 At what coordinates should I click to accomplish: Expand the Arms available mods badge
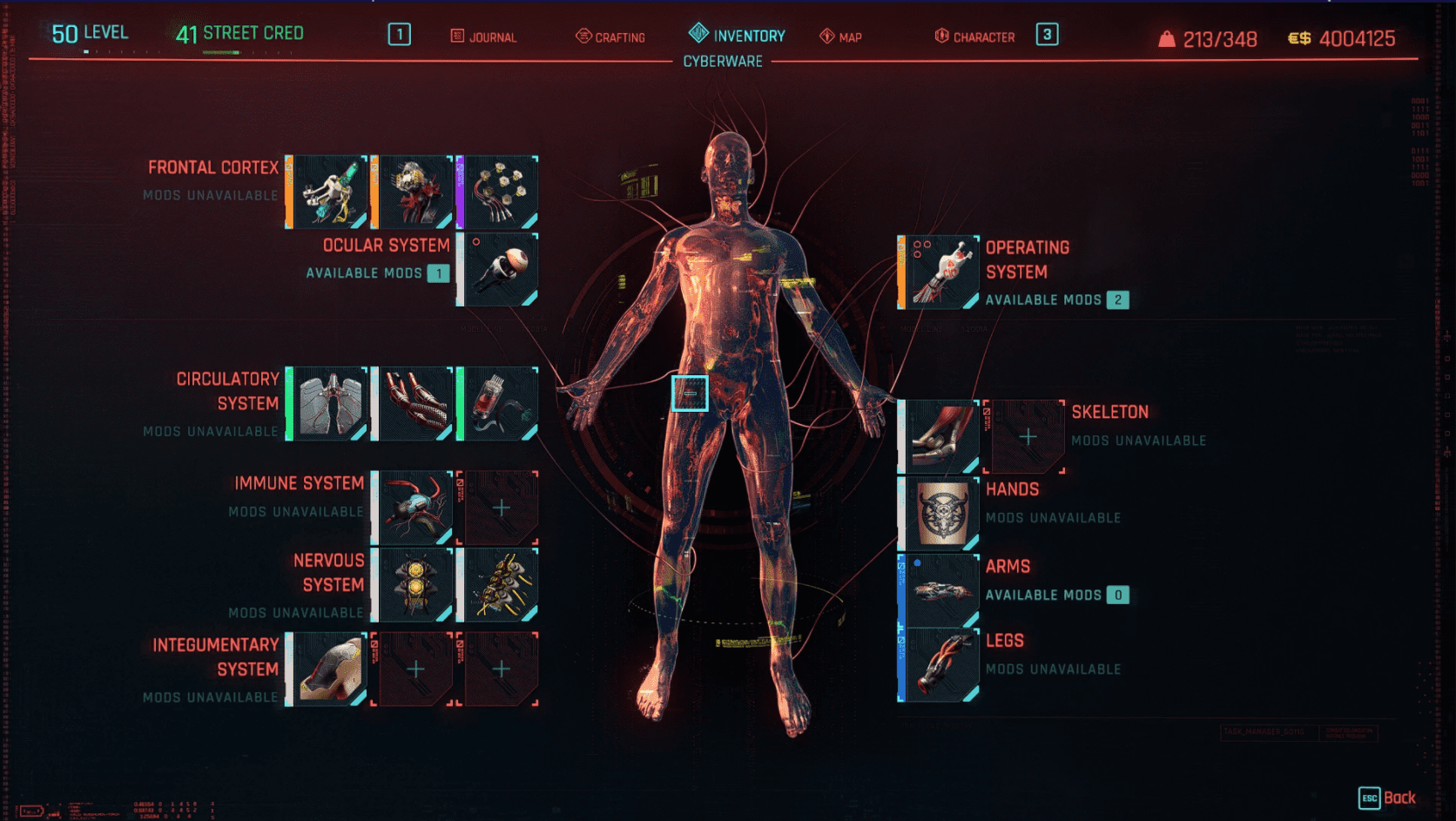1118,595
